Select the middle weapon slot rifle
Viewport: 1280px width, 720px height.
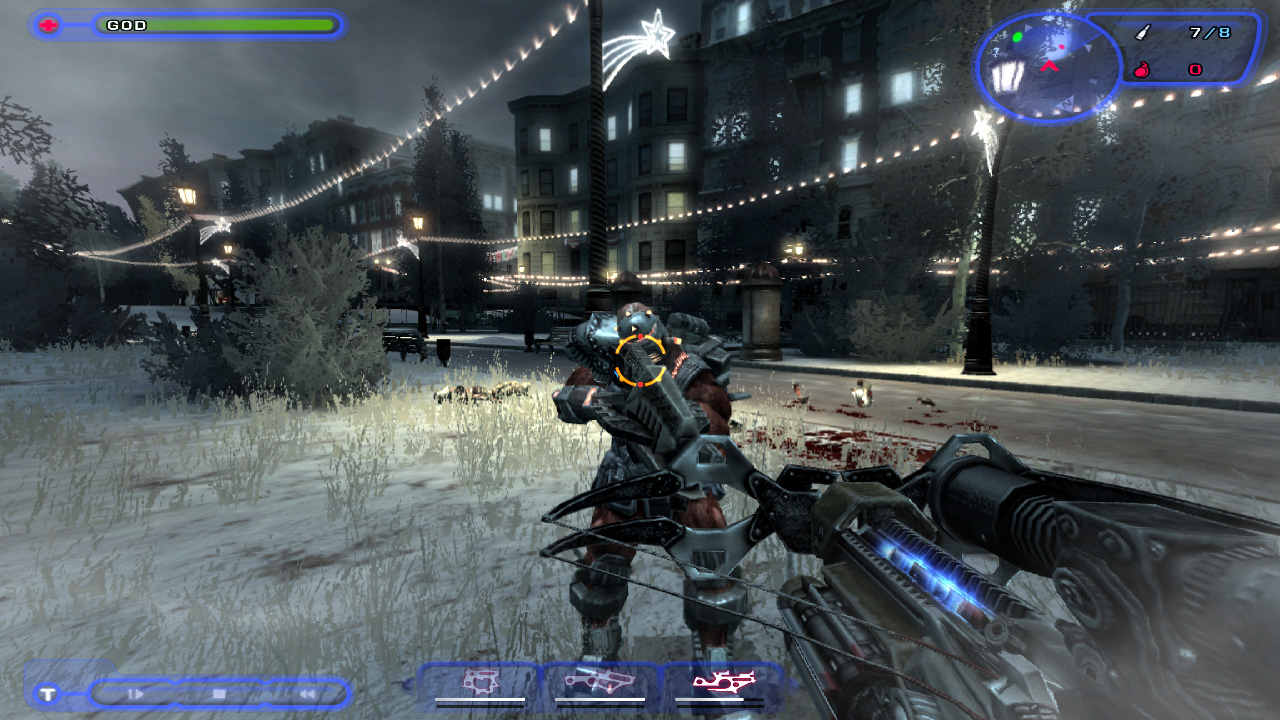(600, 683)
